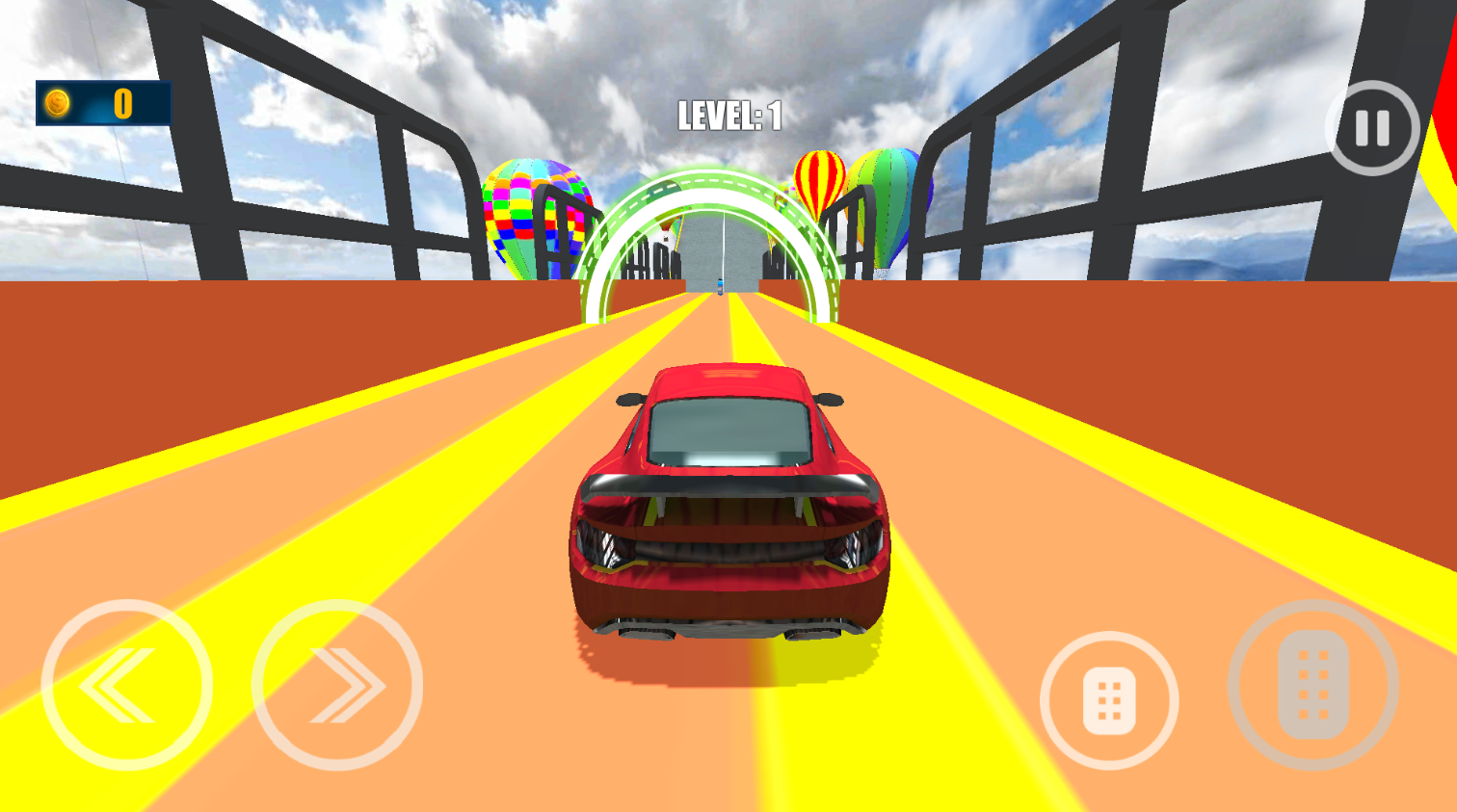This screenshot has width=1457, height=812.
Task: Toggle braking with the left pedal
Action: [1108, 700]
